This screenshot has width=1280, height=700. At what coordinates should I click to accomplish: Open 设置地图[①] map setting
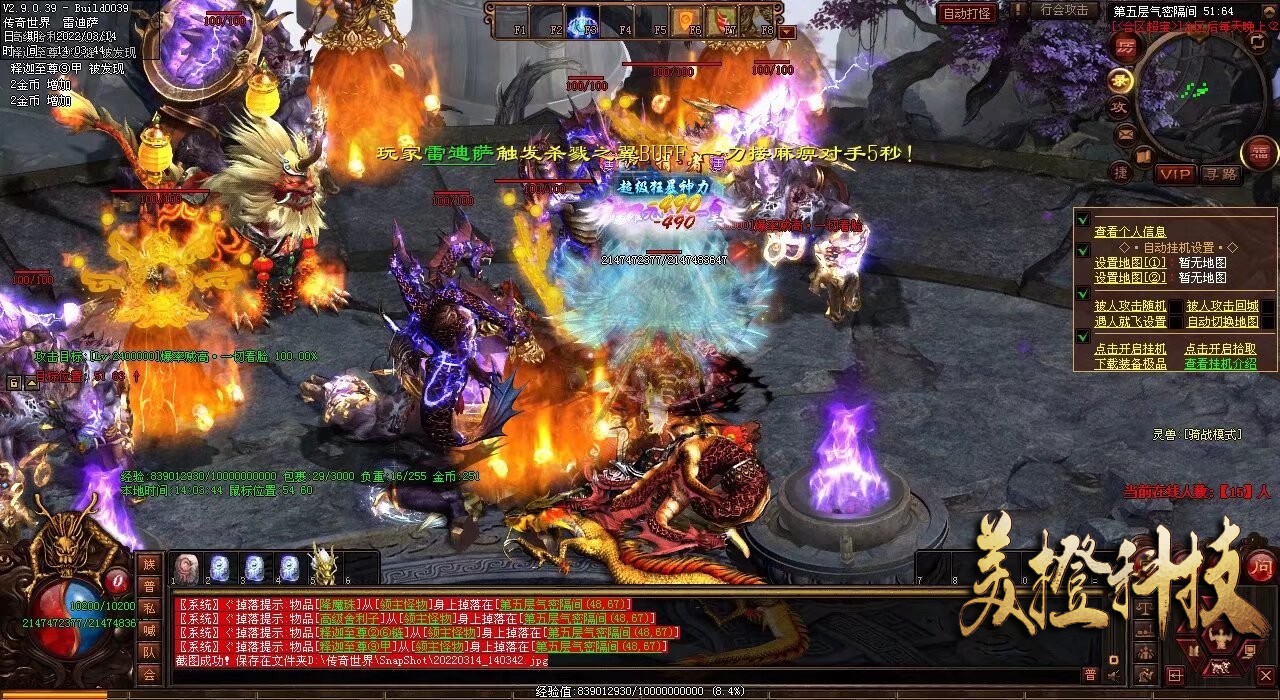point(1130,263)
